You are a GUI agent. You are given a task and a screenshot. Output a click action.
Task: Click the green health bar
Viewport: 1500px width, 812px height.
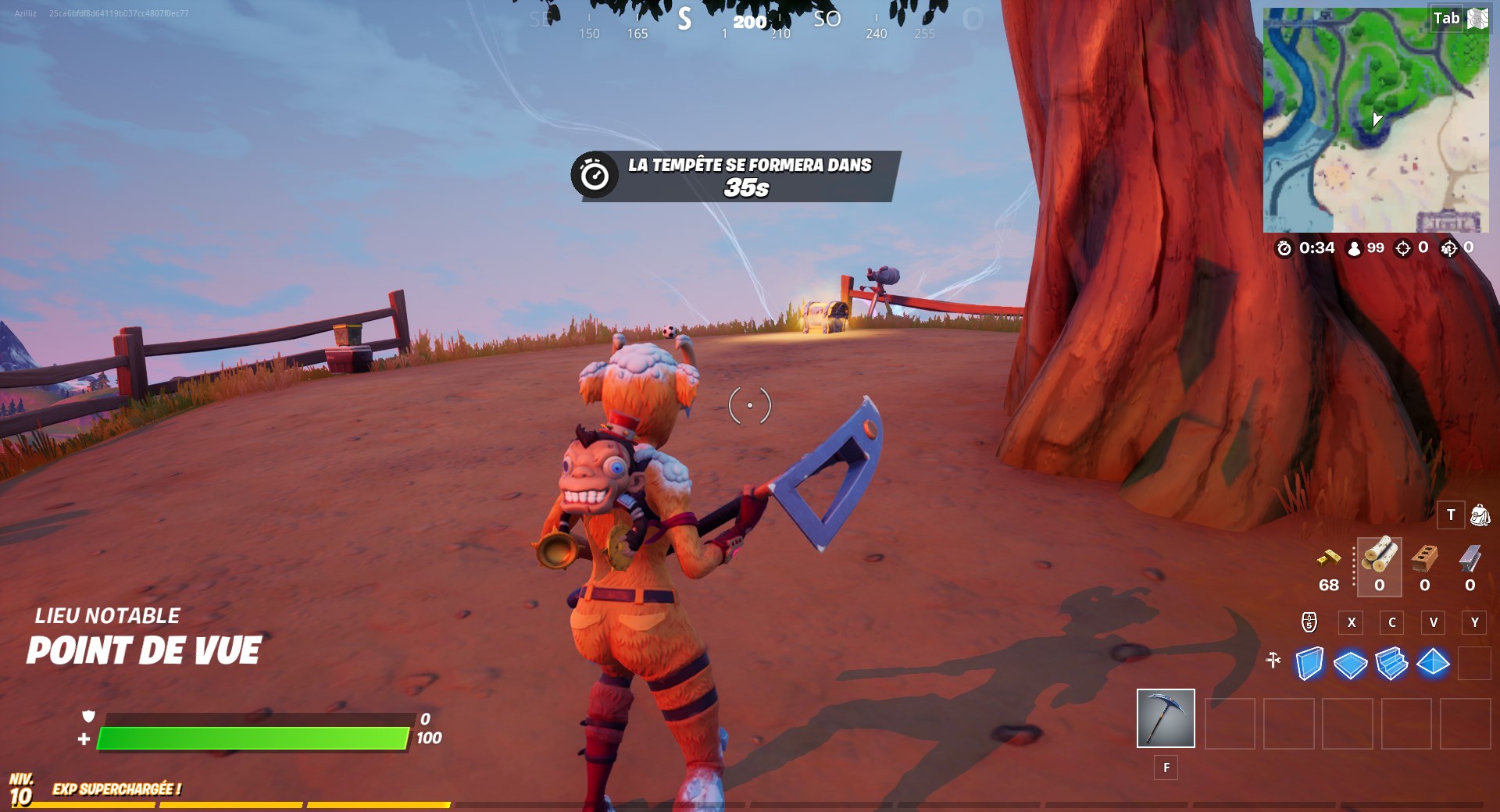coord(254,736)
